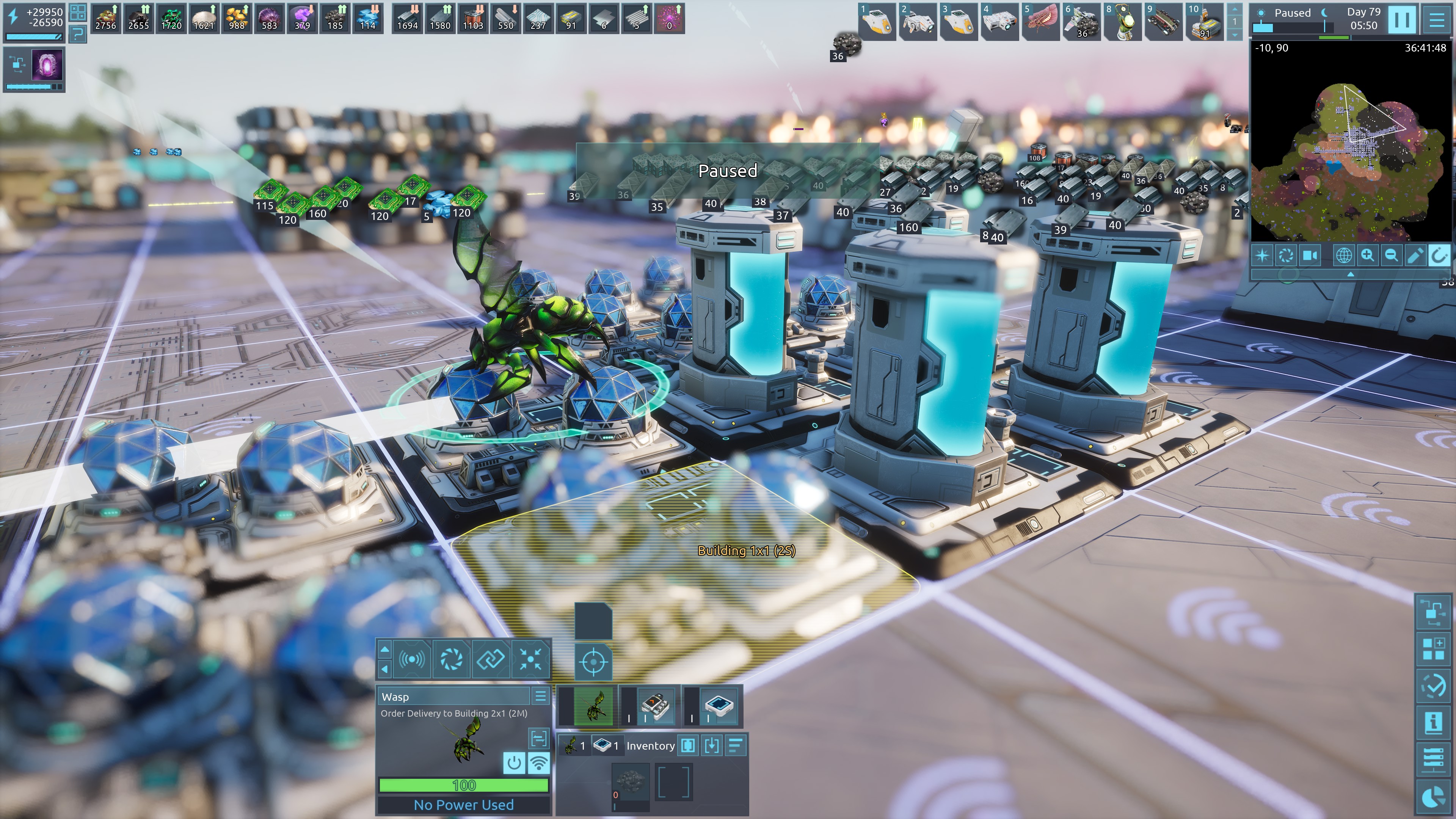Click the broadcast signal command button

(x=411, y=659)
